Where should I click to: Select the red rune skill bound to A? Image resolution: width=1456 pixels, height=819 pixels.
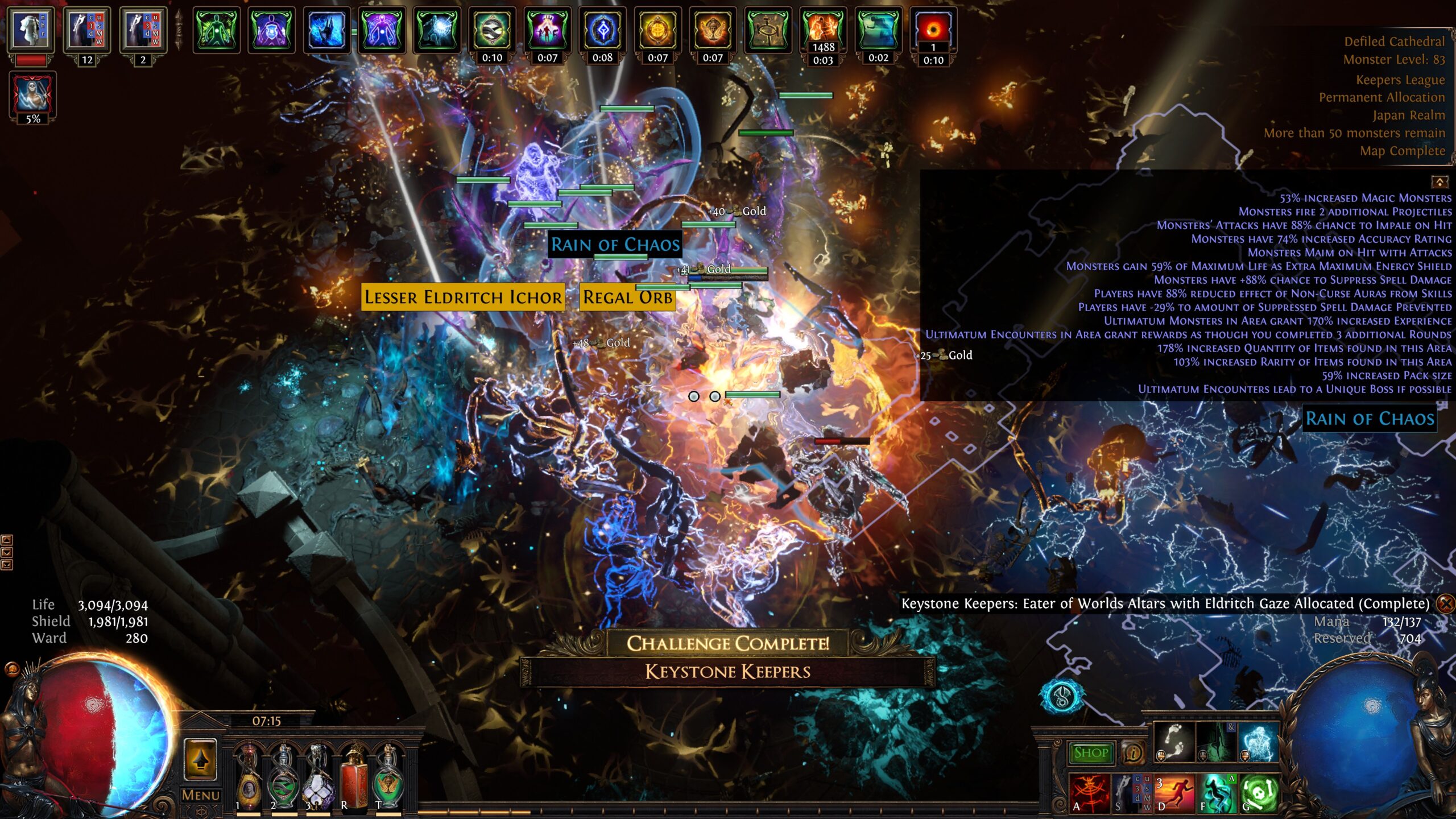point(1089,792)
